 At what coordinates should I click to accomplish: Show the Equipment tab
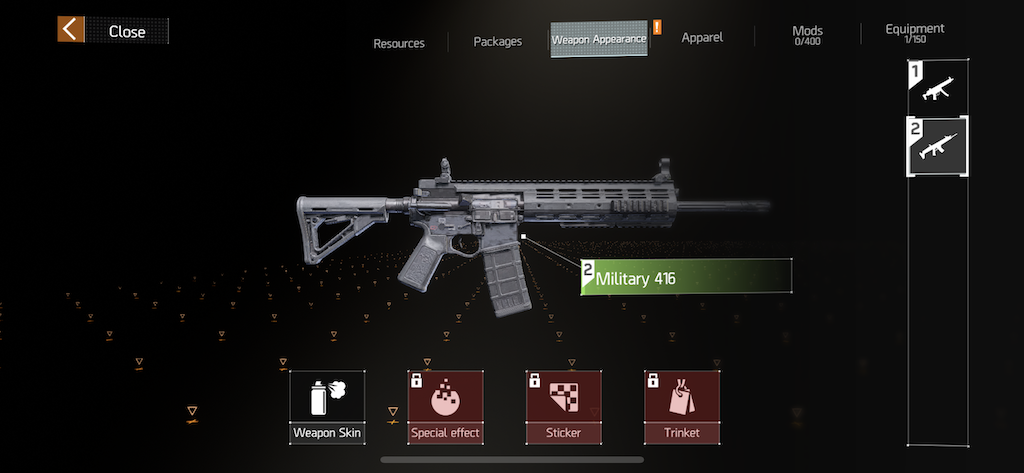(x=914, y=33)
